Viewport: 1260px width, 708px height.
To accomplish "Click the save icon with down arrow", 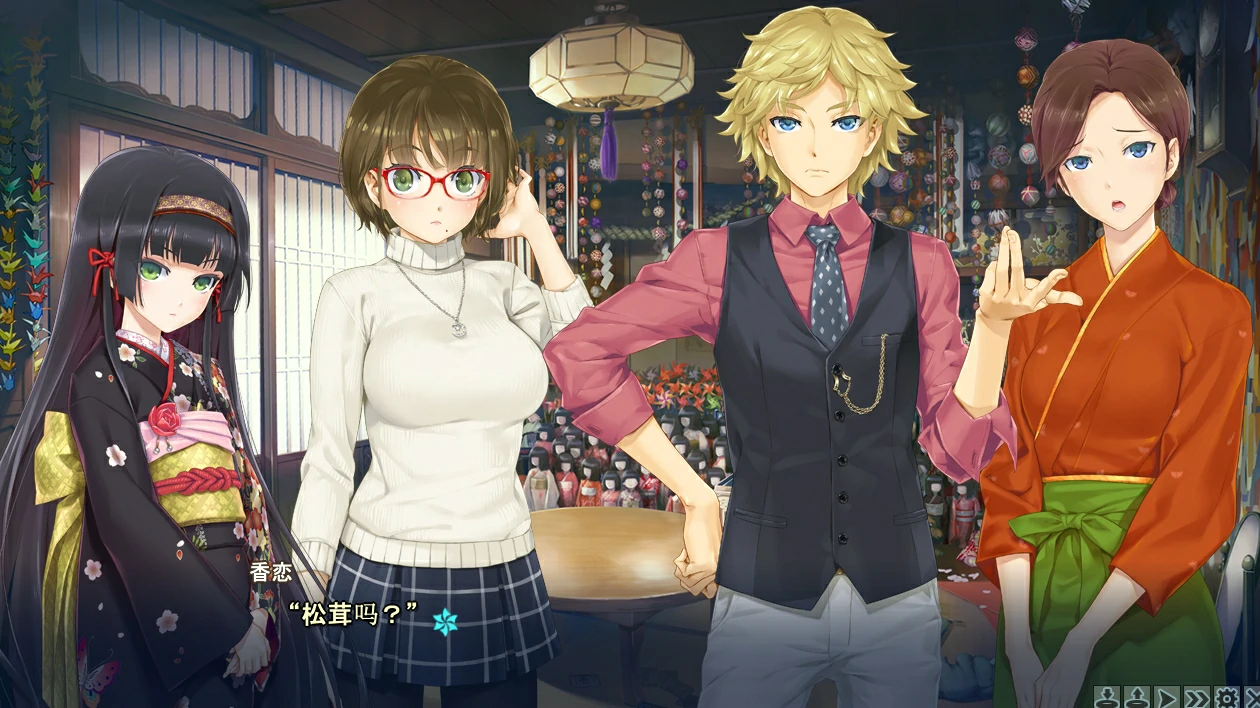I will pyautogui.click(x=1106, y=696).
